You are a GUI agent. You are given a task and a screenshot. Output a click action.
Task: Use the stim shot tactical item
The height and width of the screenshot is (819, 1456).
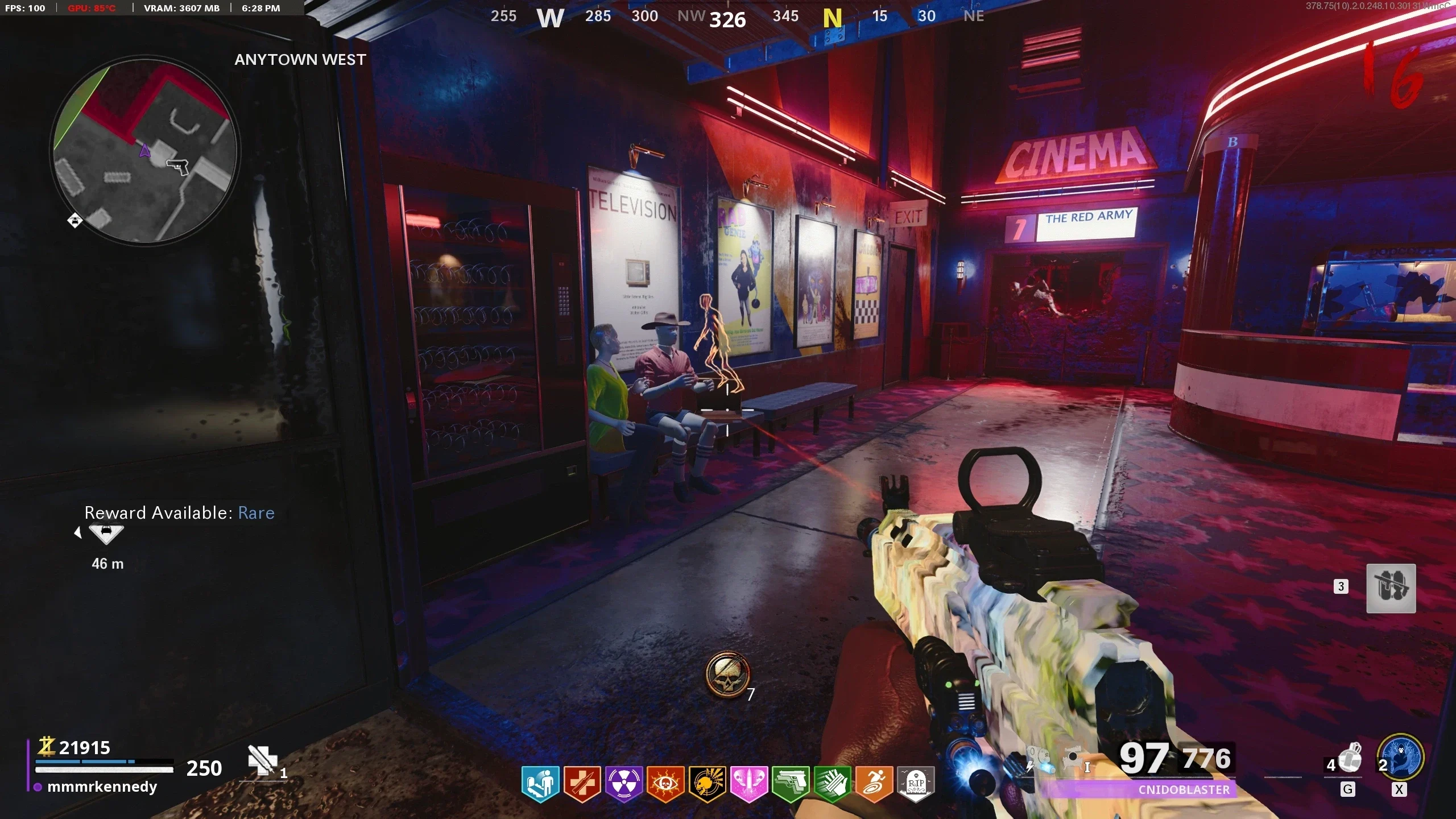click(1350, 759)
